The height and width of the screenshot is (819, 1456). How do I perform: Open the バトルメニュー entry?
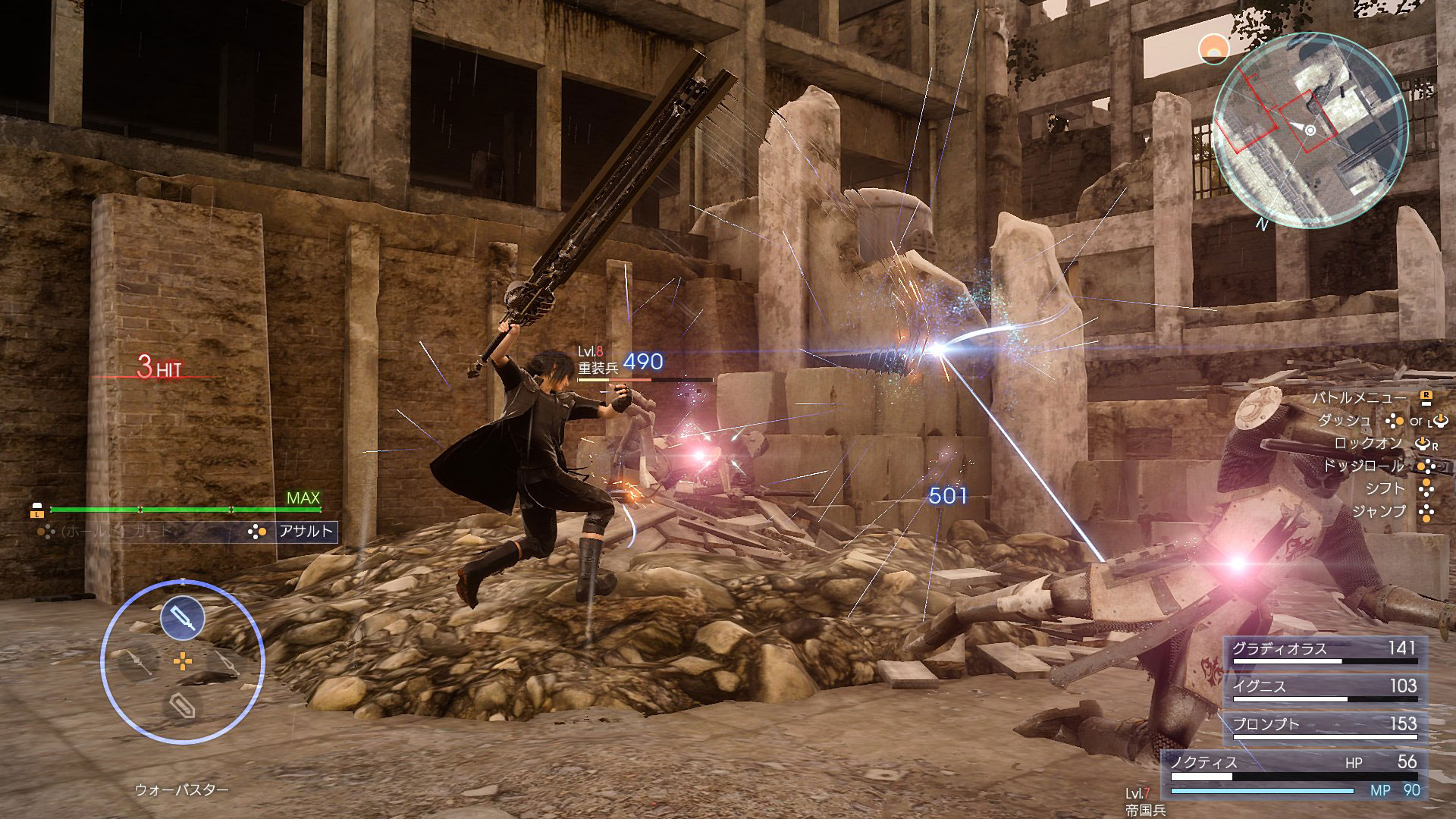tap(1360, 397)
